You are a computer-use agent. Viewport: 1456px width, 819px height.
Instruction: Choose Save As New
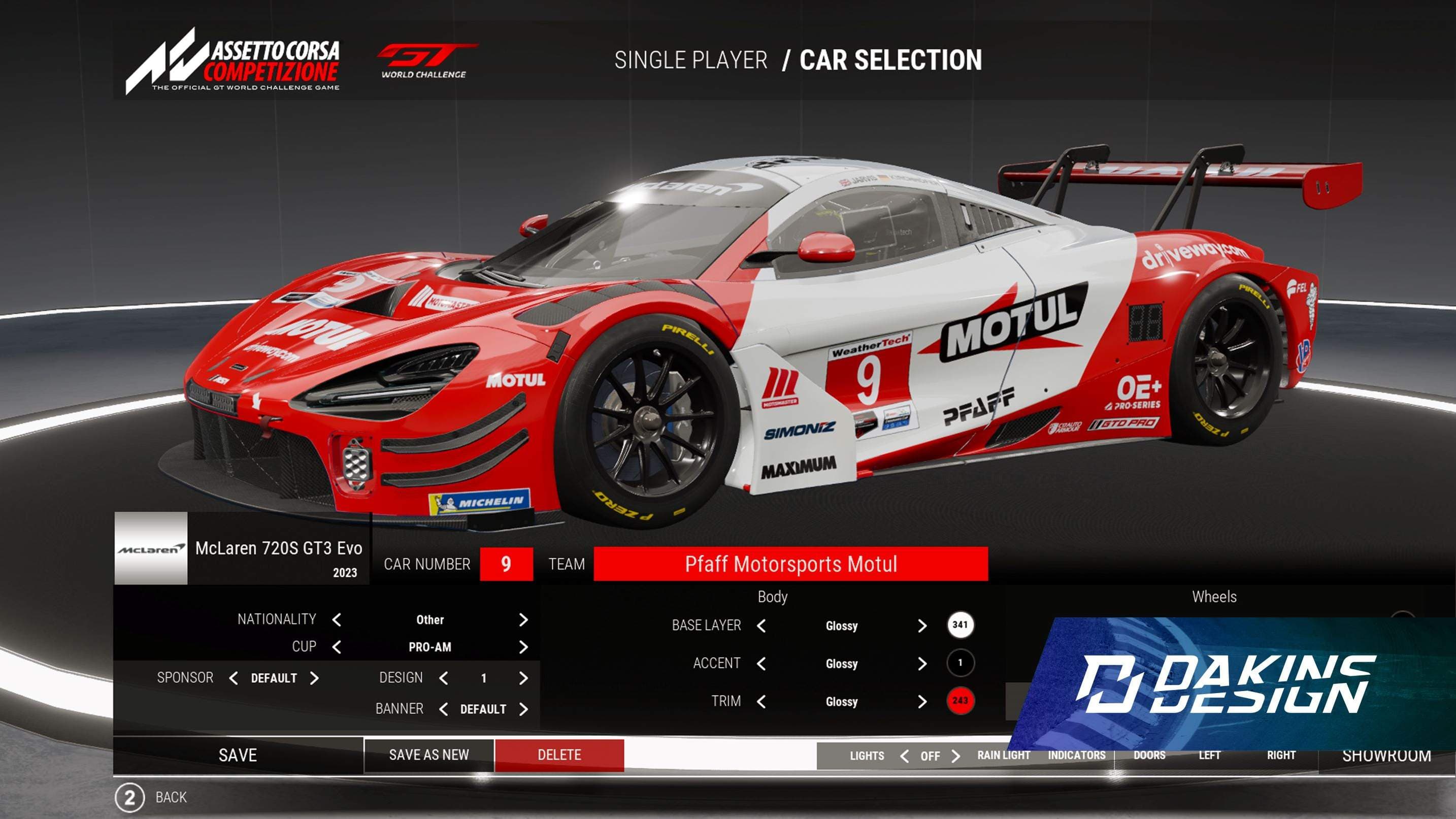tap(429, 755)
